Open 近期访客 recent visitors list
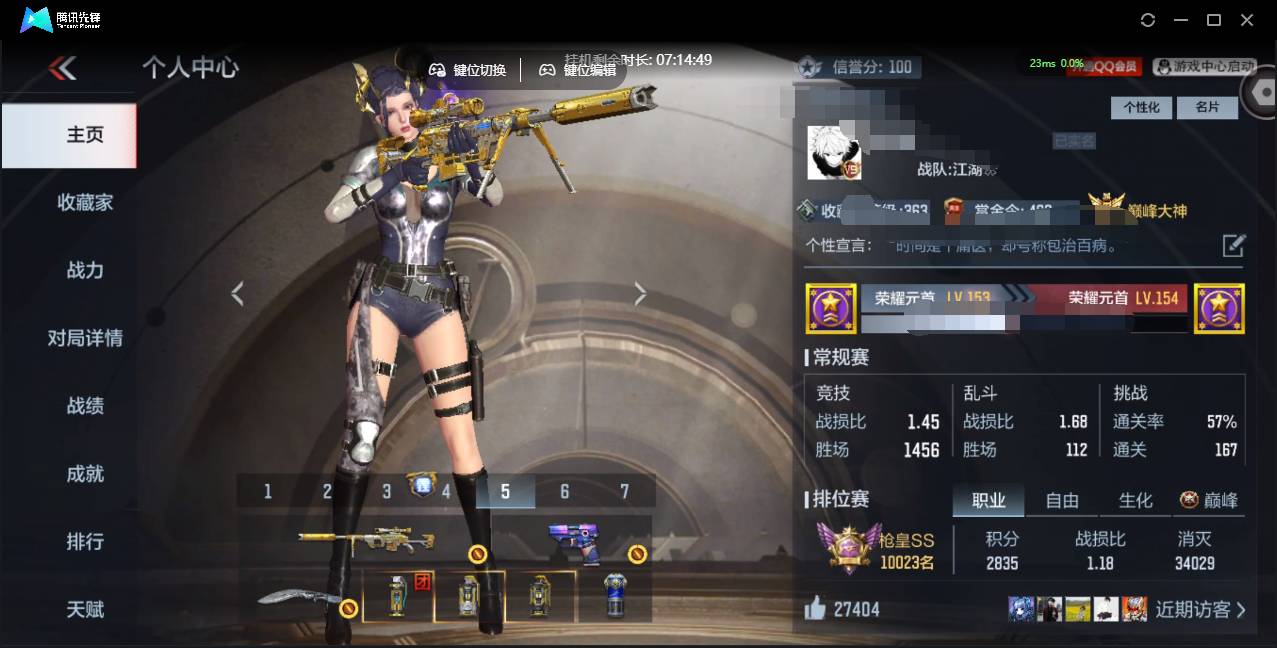This screenshot has width=1277, height=648. (1200, 609)
